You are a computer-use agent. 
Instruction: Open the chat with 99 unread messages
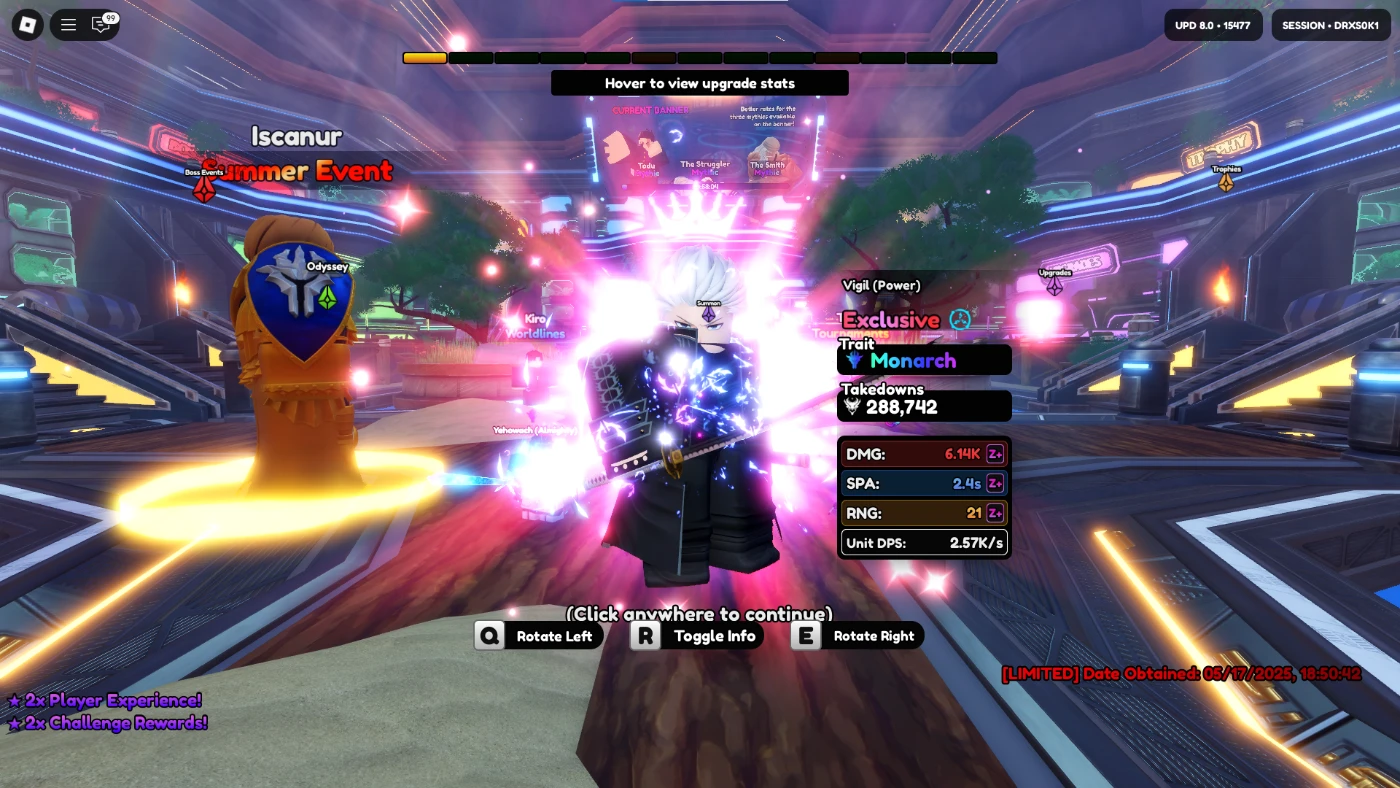102,25
